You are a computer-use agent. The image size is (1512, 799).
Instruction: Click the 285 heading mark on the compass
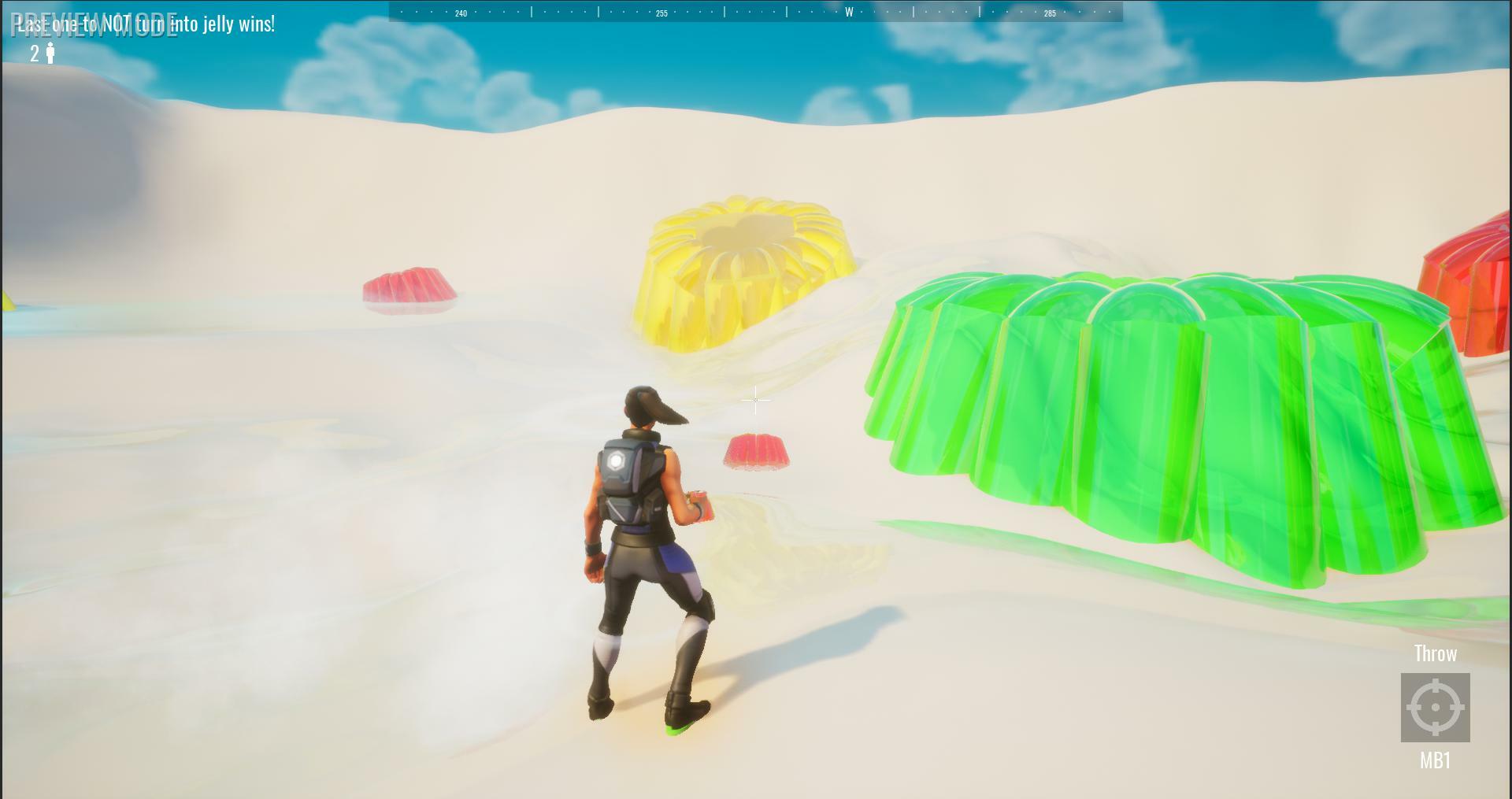(x=1051, y=13)
